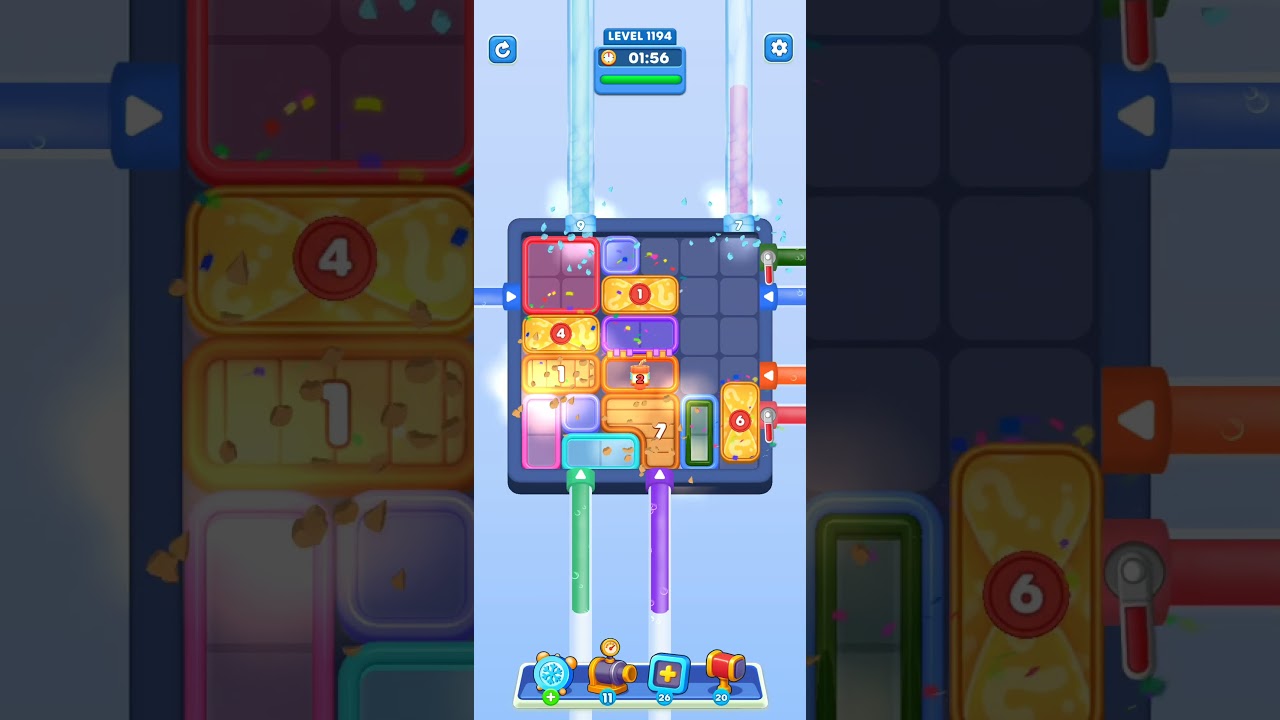Screen dimensions: 1280x720
Task: Tap the orange block labeled 1
Action: click(641, 294)
